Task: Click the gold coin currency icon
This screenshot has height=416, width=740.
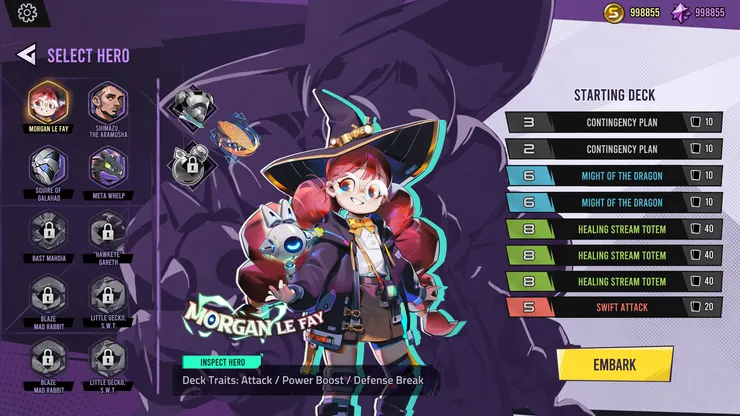Action: click(614, 13)
